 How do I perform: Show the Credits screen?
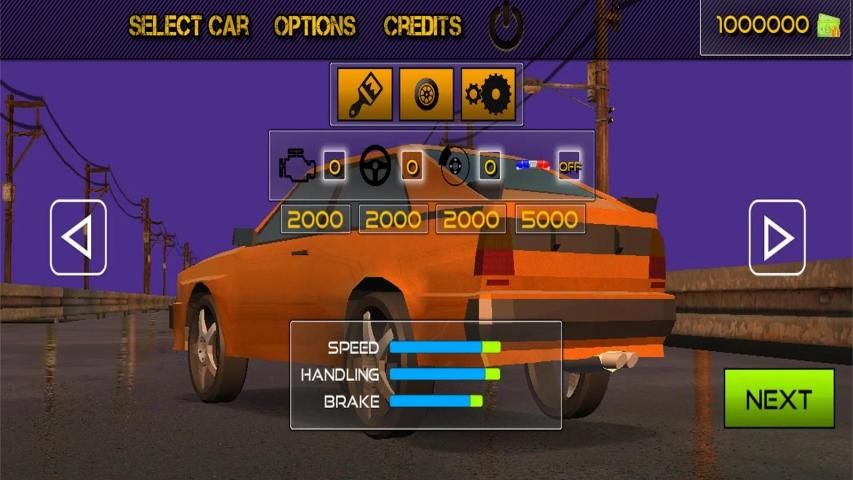point(423,26)
